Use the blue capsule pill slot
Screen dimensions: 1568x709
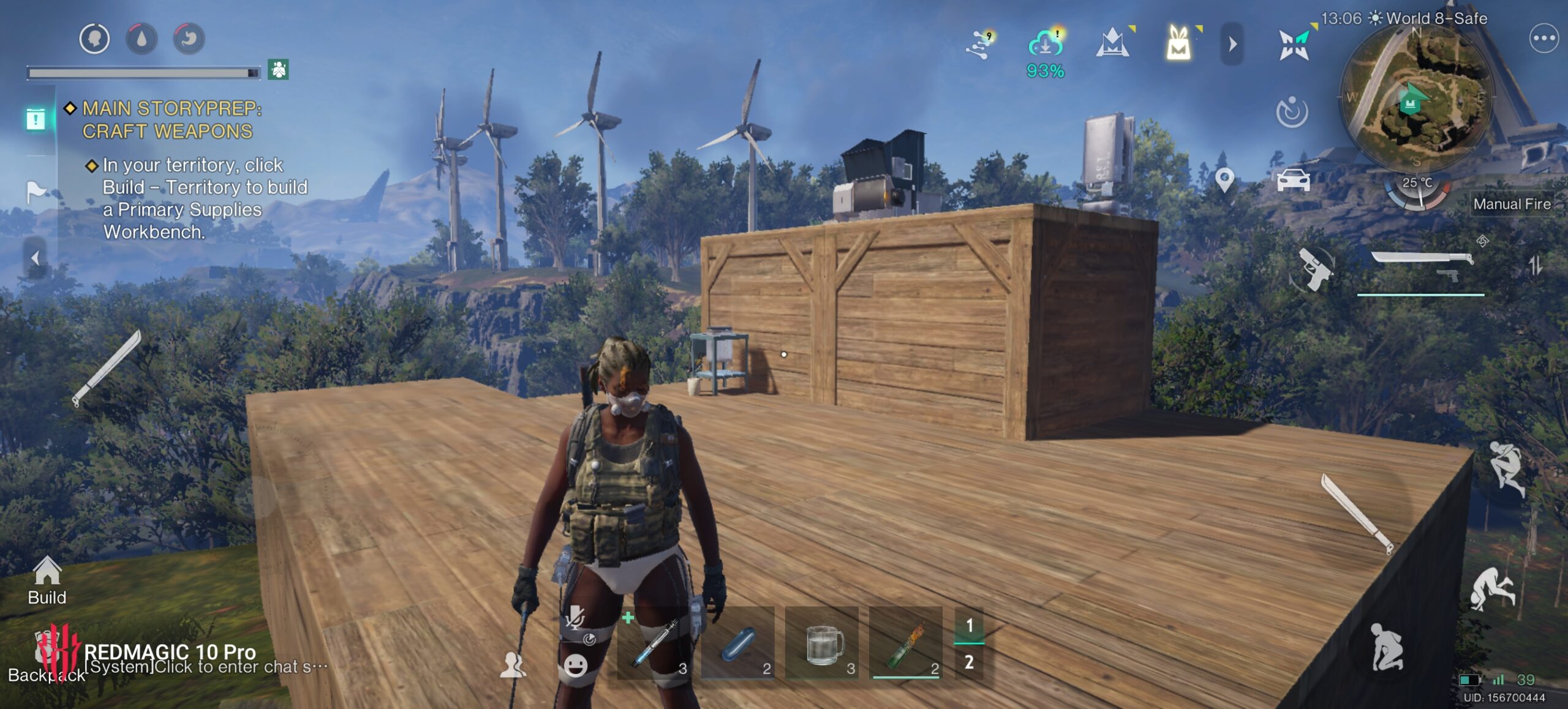click(737, 643)
